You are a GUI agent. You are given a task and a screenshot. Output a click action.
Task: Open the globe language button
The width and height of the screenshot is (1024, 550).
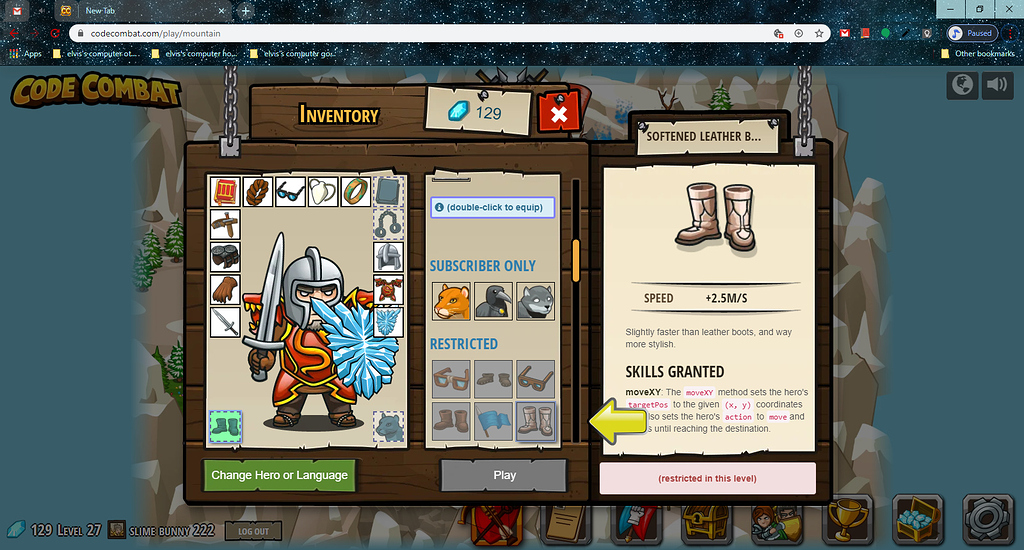[962, 86]
